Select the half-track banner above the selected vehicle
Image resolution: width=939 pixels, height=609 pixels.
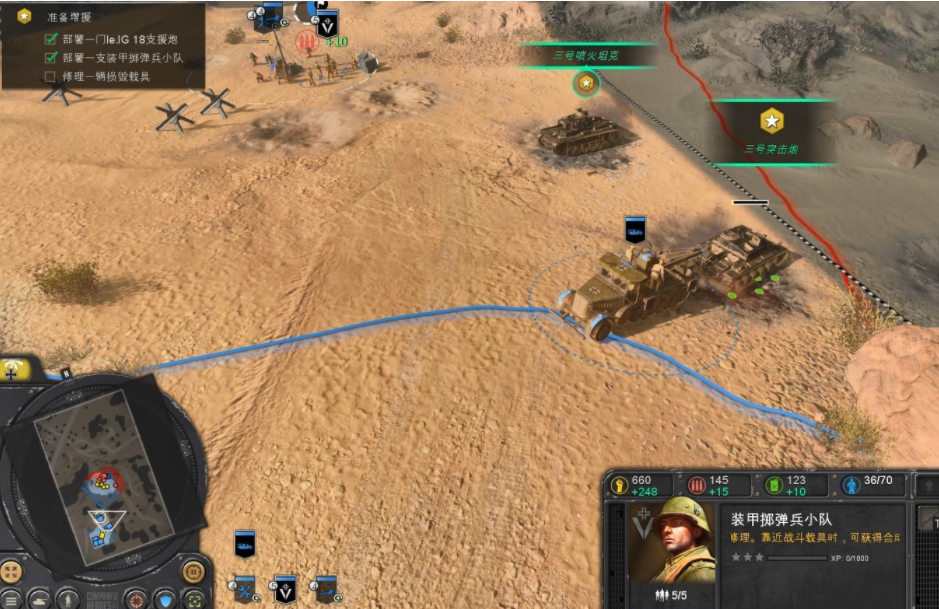[x=634, y=229]
